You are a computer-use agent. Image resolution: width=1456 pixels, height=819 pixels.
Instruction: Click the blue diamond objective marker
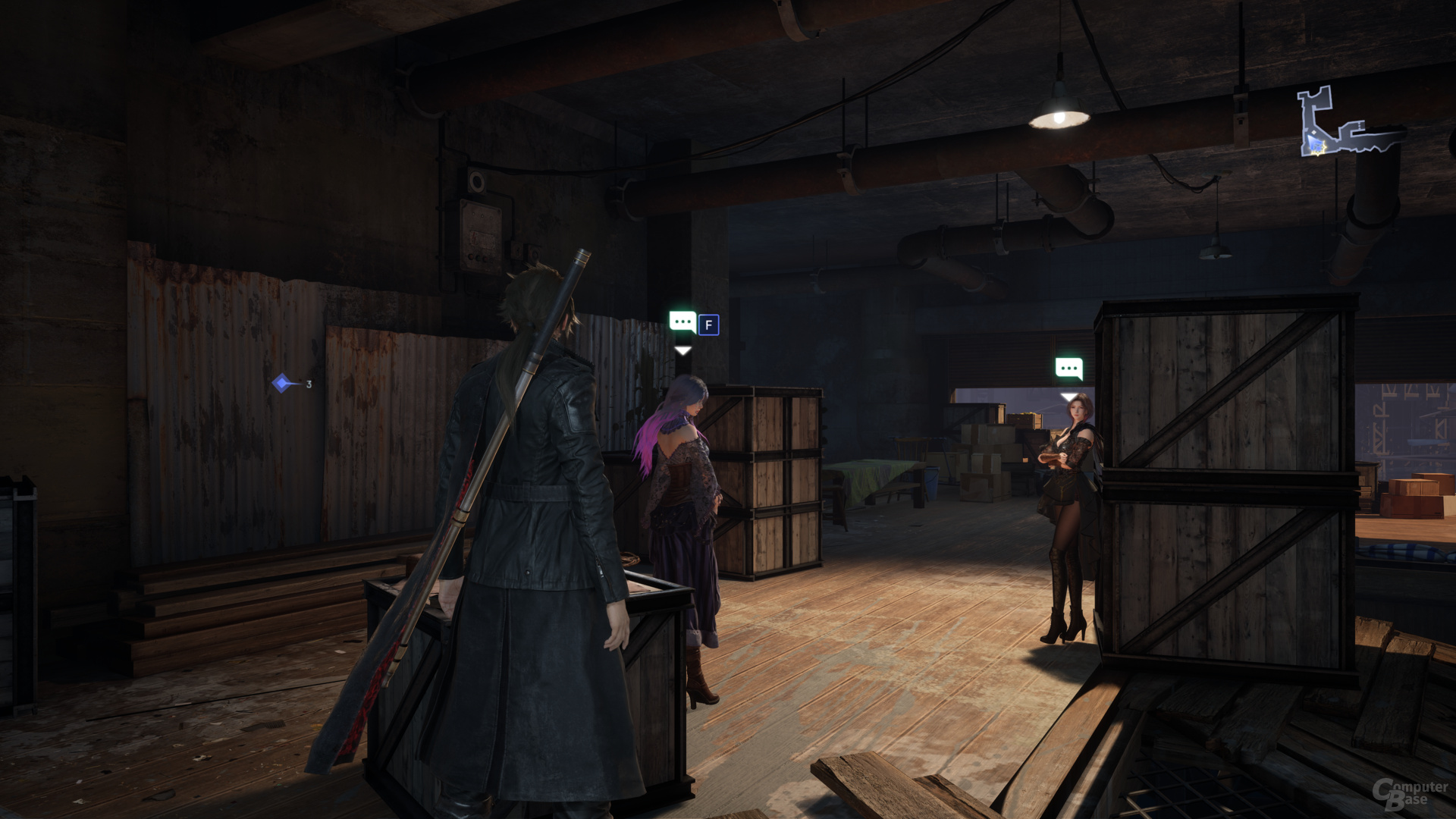tap(282, 383)
